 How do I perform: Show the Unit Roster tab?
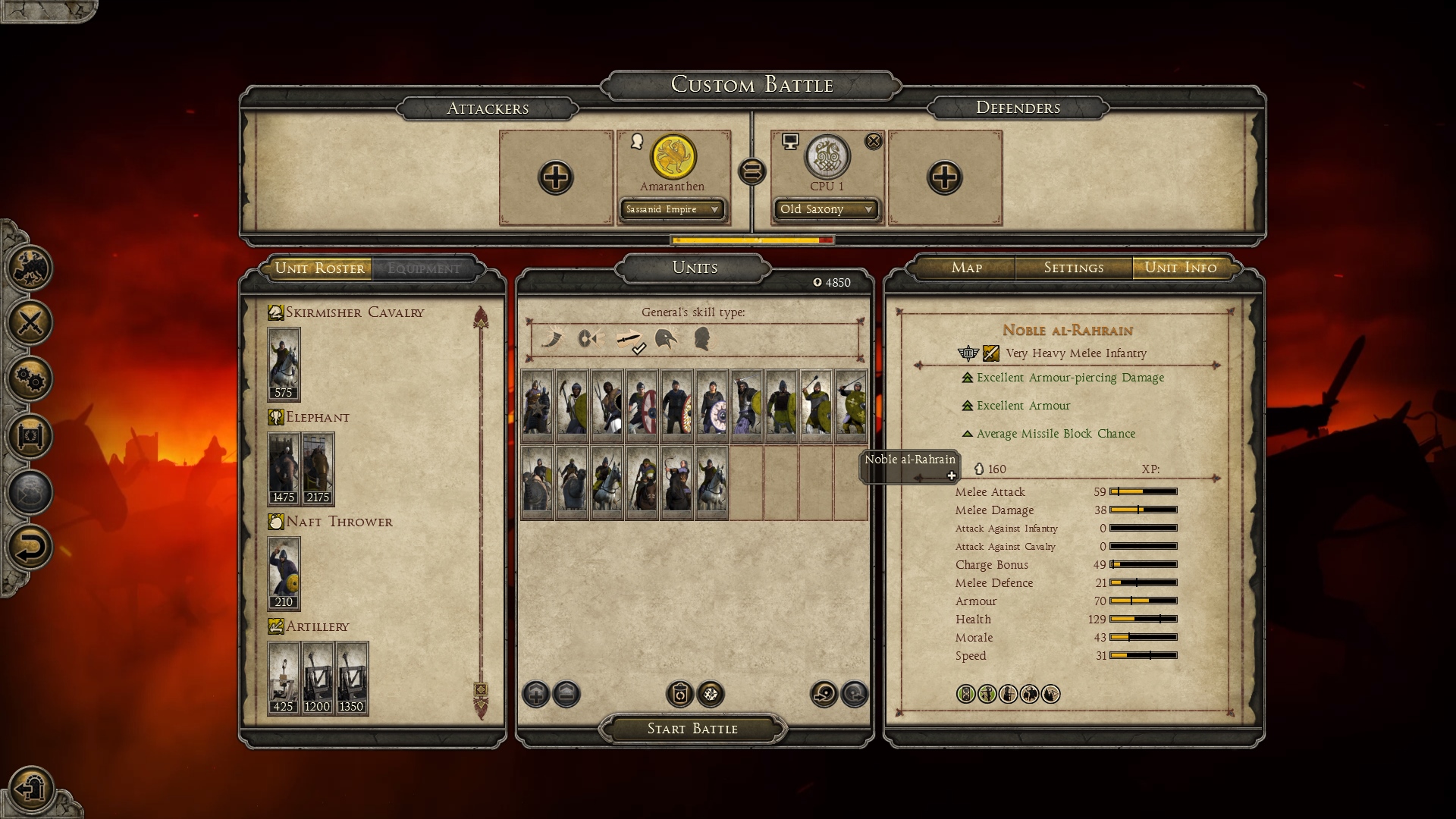point(319,268)
